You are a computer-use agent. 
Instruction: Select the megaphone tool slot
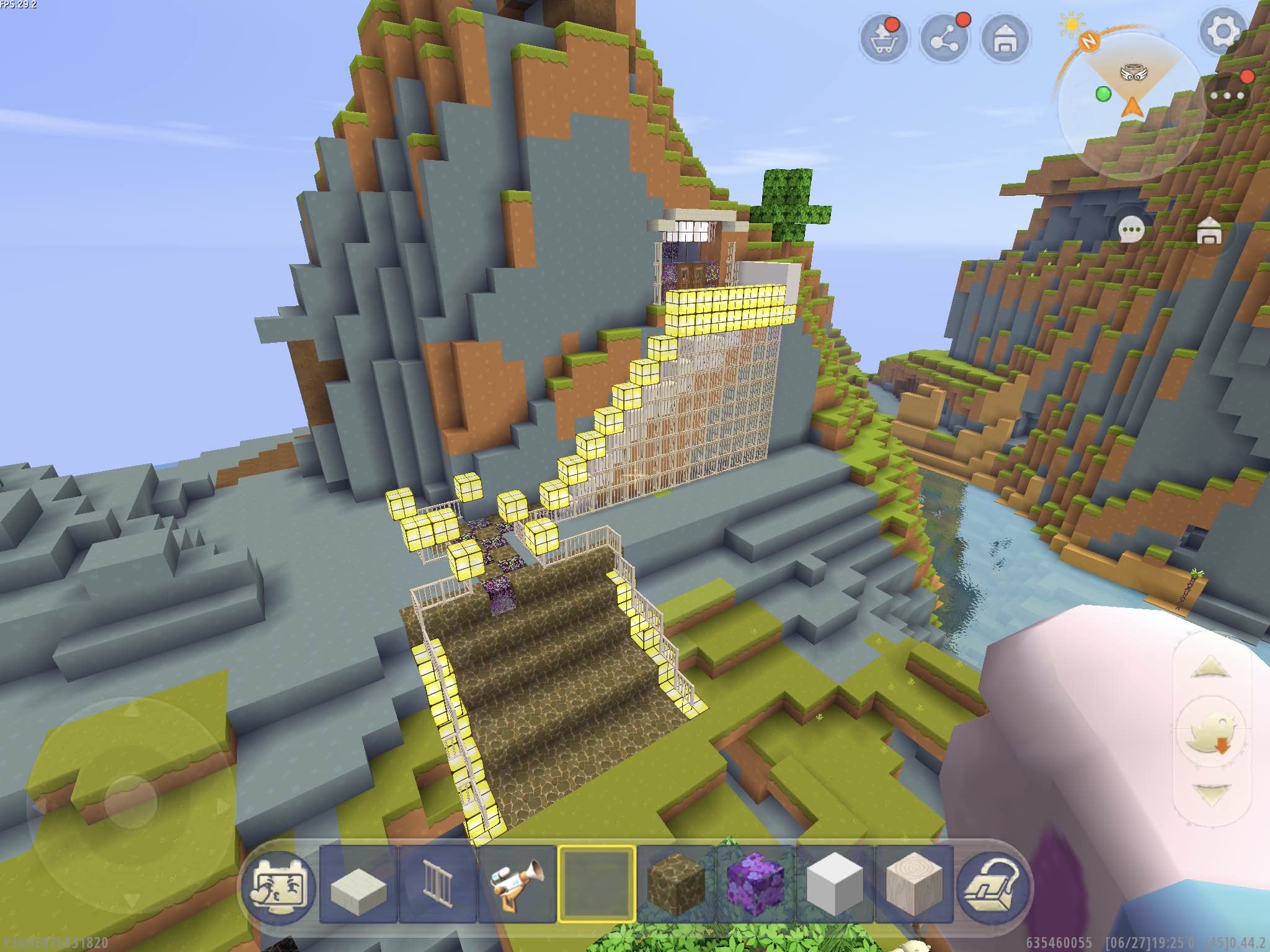pos(517,885)
